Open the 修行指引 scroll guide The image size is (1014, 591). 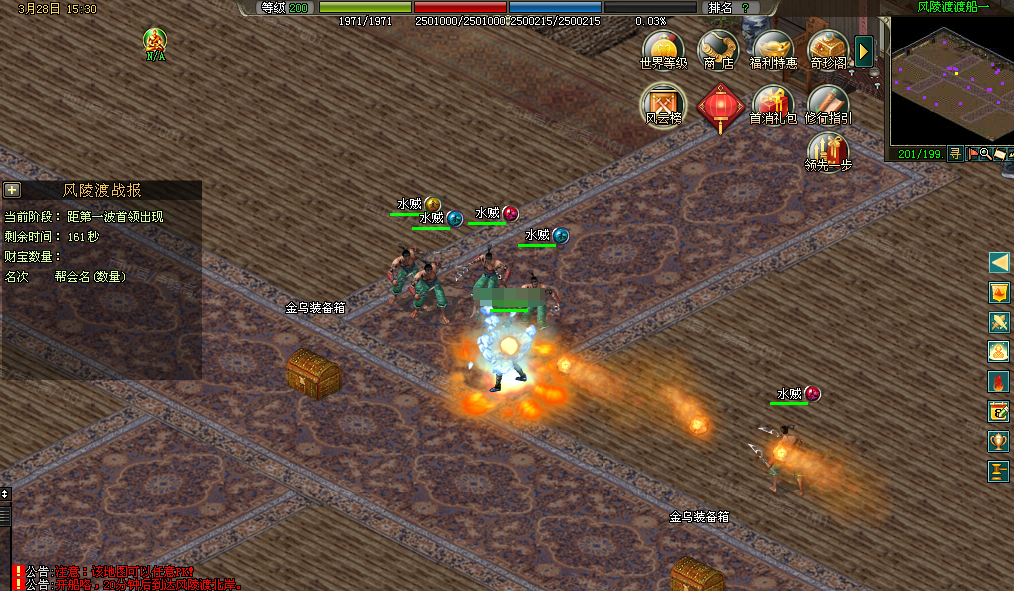pos(828,104)
